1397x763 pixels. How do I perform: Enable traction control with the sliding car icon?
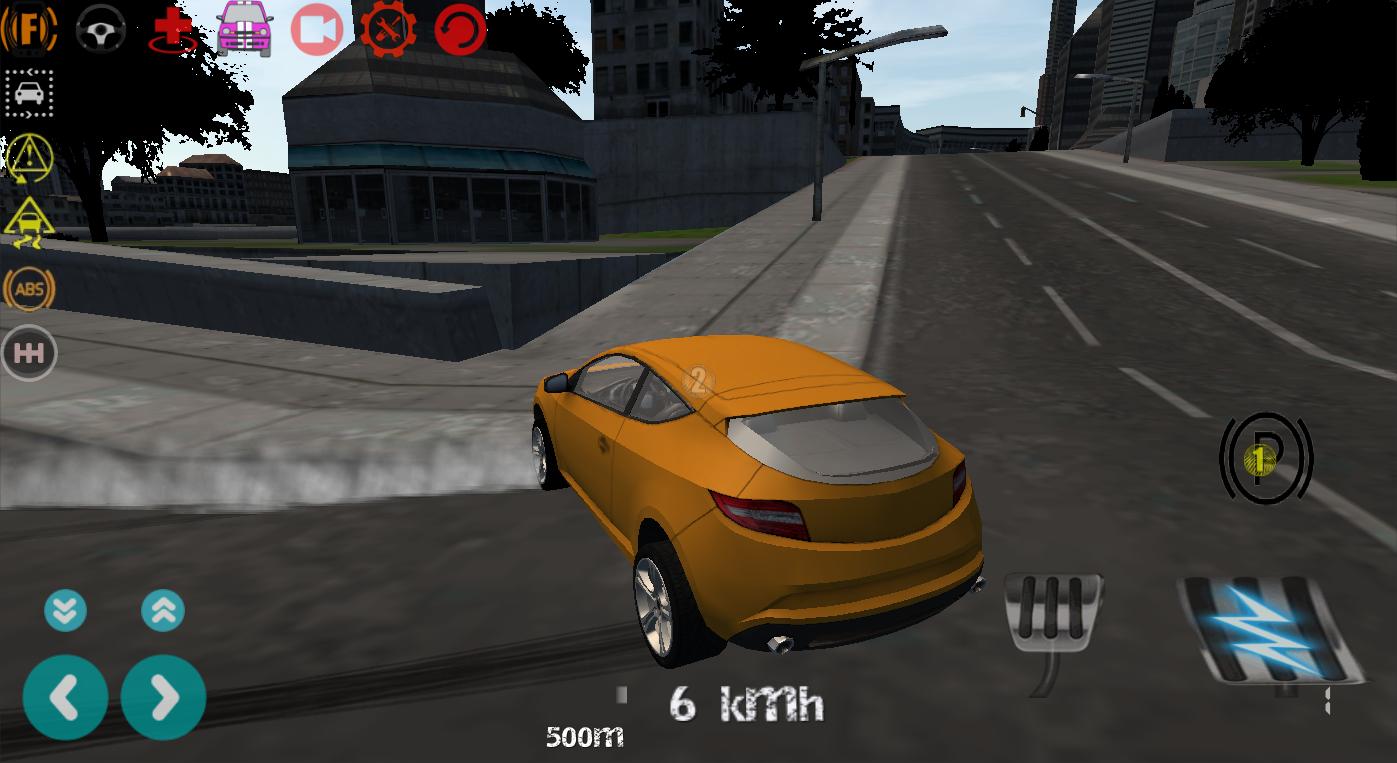[x=29, y=222]
